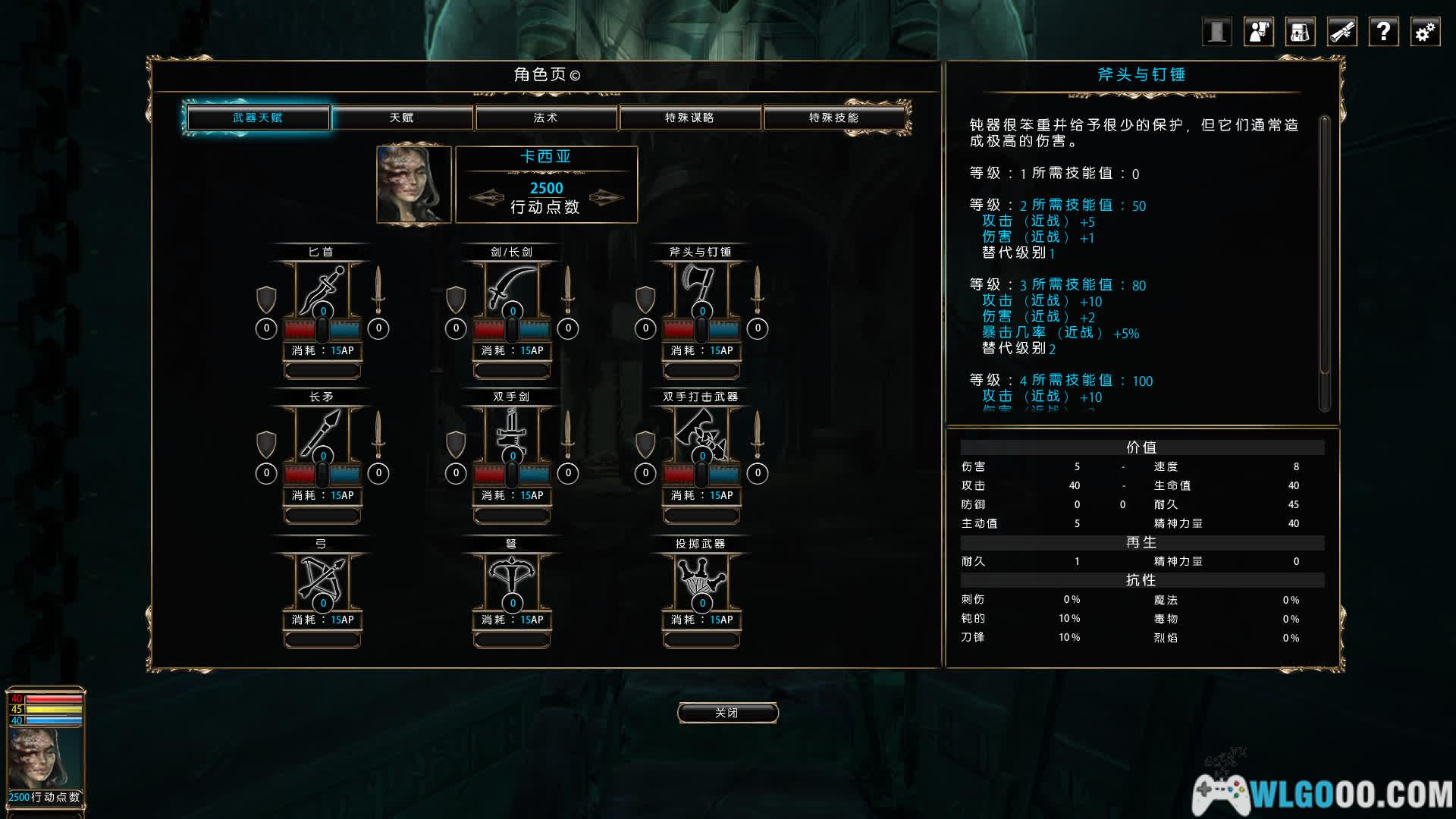Select the 武器天赋 tab
The width and height of the screenshot is (1456, 819).
258,118
